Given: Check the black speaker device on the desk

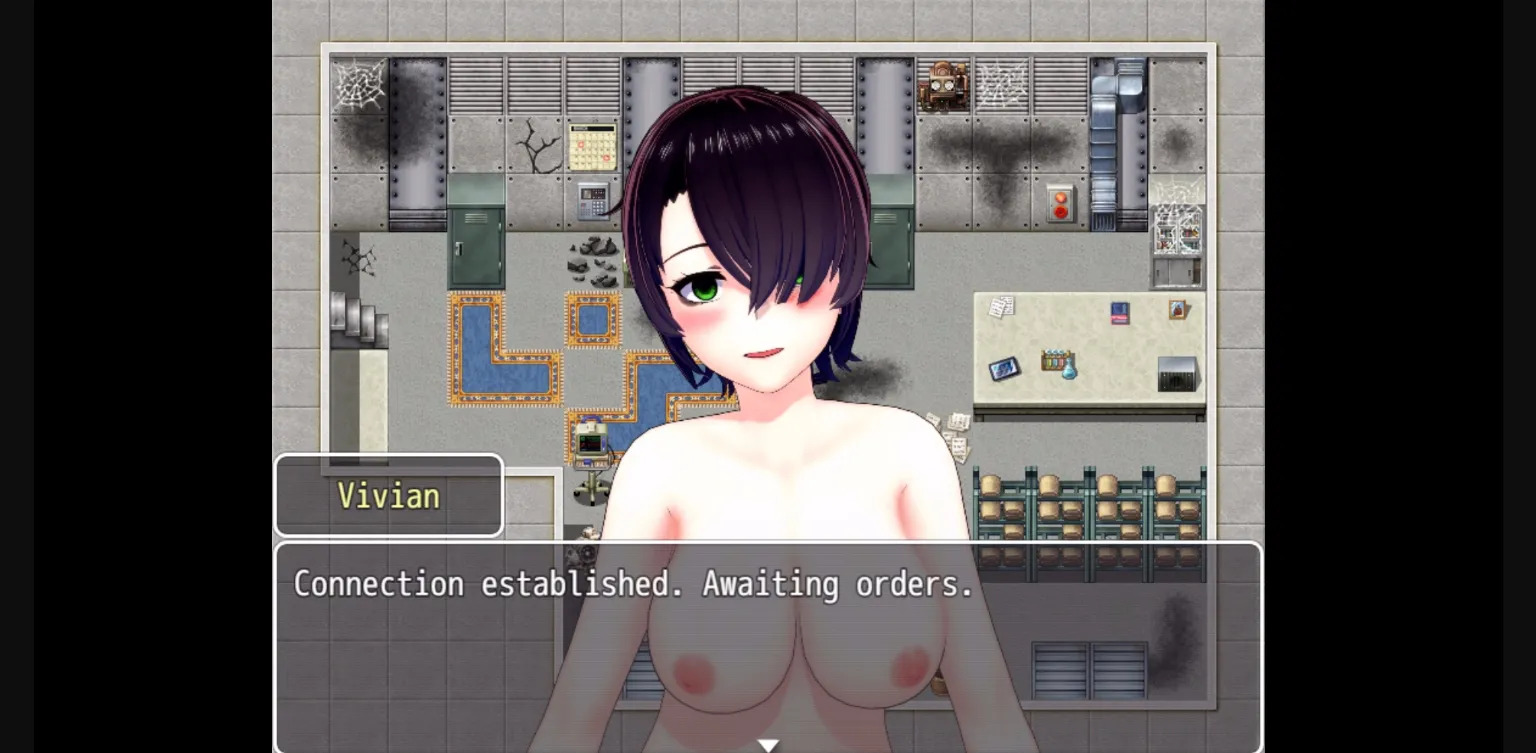Looking at the screenshot, I should 1176,374.
